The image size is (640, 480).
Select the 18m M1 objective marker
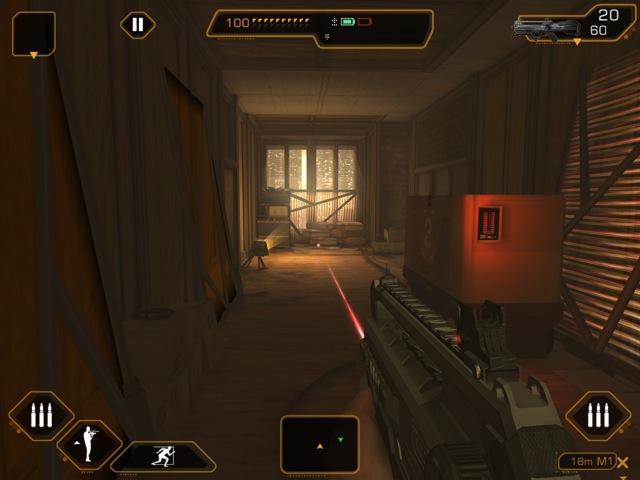point(586,462)
